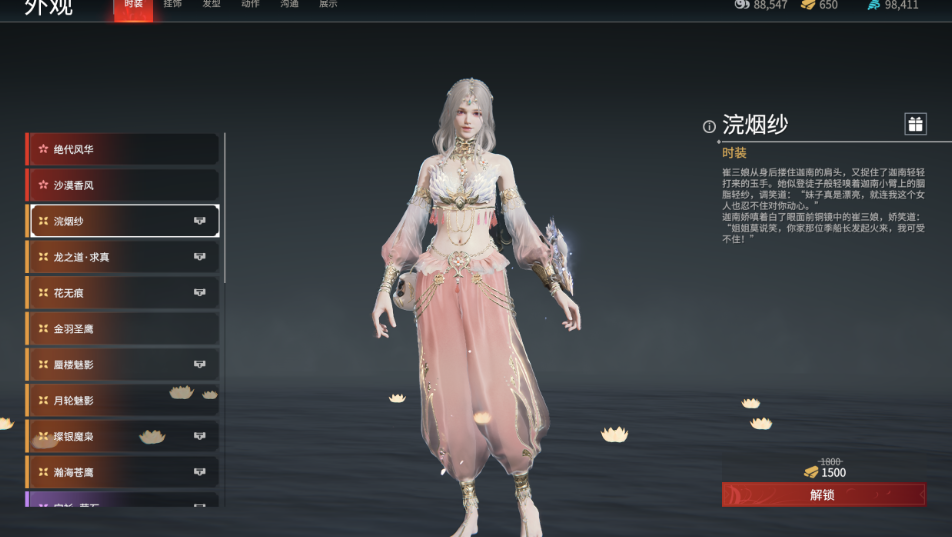
Task: Select the 蜃楼魅影 outfit row
Action: [122, 365]
